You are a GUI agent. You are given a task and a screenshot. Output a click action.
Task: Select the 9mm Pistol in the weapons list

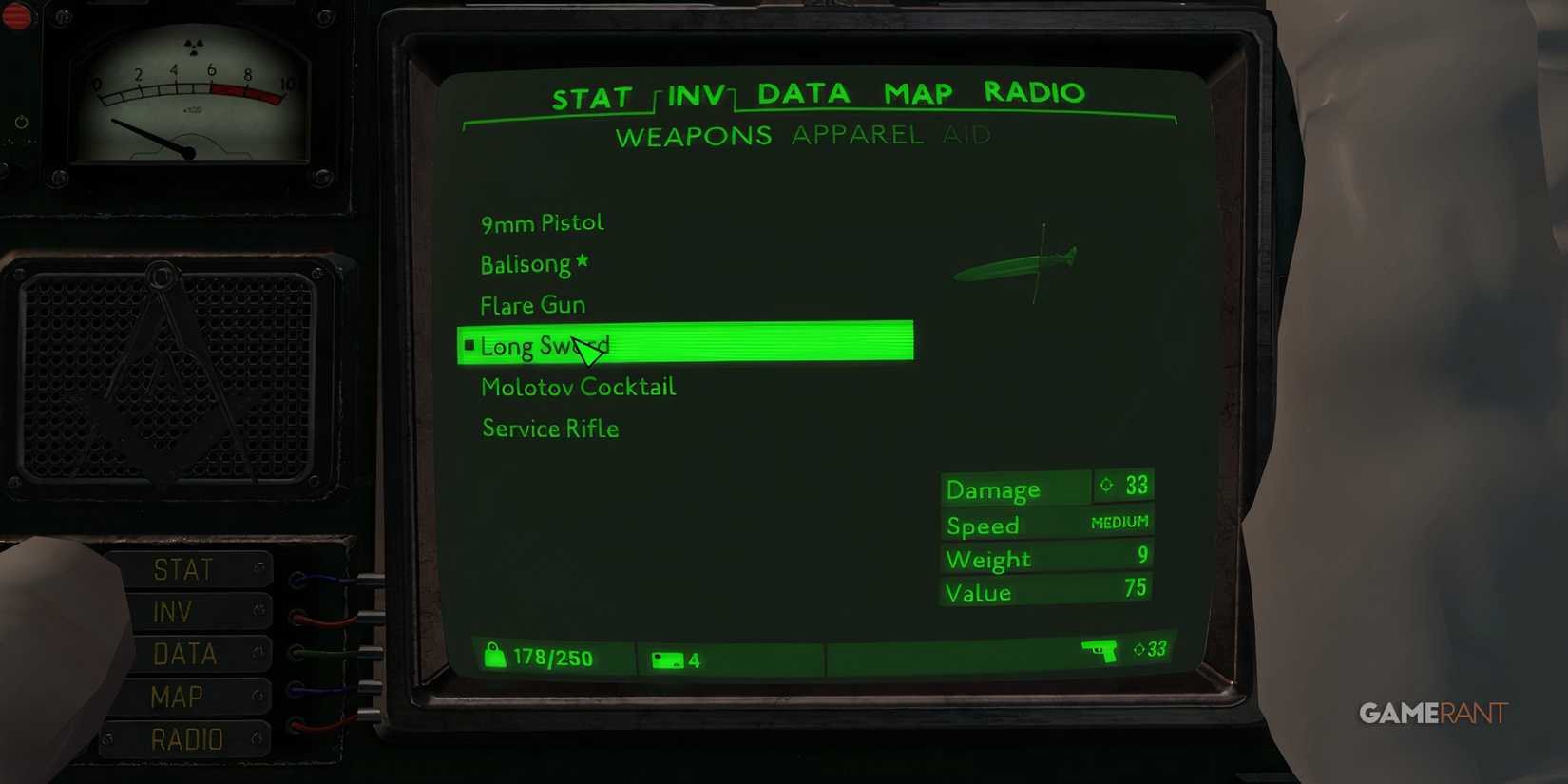pos(542,221)
